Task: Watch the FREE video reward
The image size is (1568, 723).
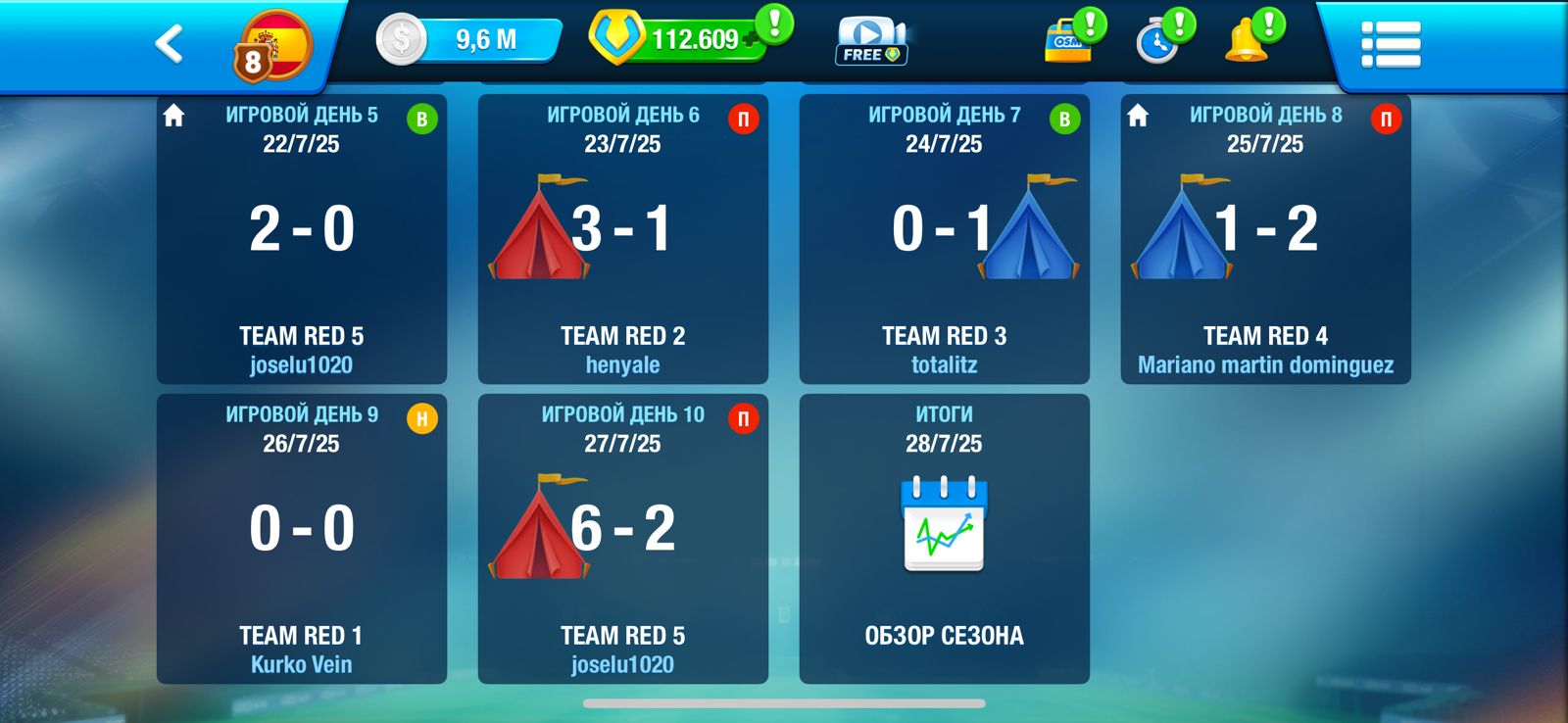Action: click(x=870, y=42)
